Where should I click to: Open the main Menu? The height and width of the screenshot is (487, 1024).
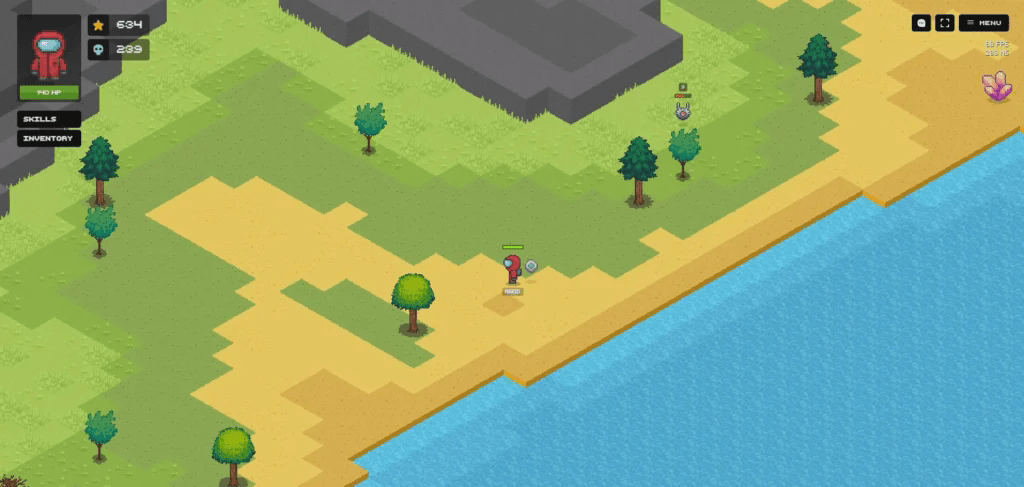point(984,23)
